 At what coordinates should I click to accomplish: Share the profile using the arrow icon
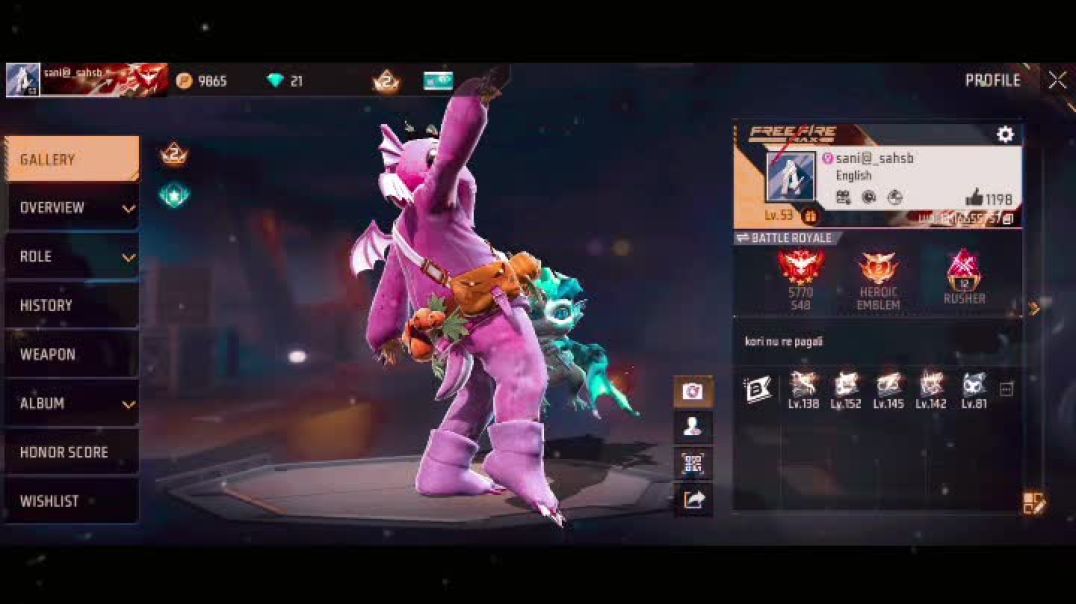[x=693, y=499]
